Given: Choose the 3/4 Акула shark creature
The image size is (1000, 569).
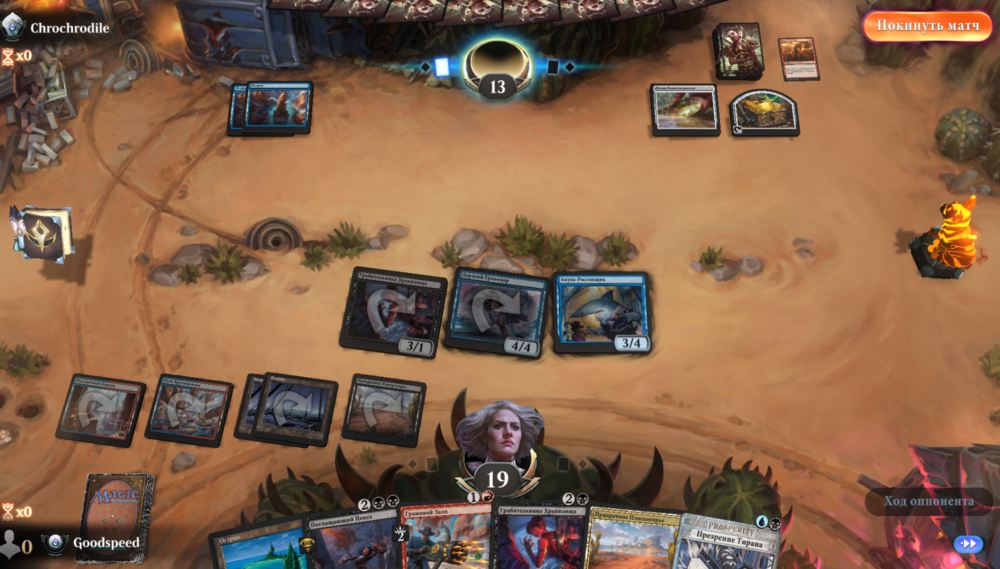Looking at the screenshot, I should pyautogui.click(x=602, y=311).
